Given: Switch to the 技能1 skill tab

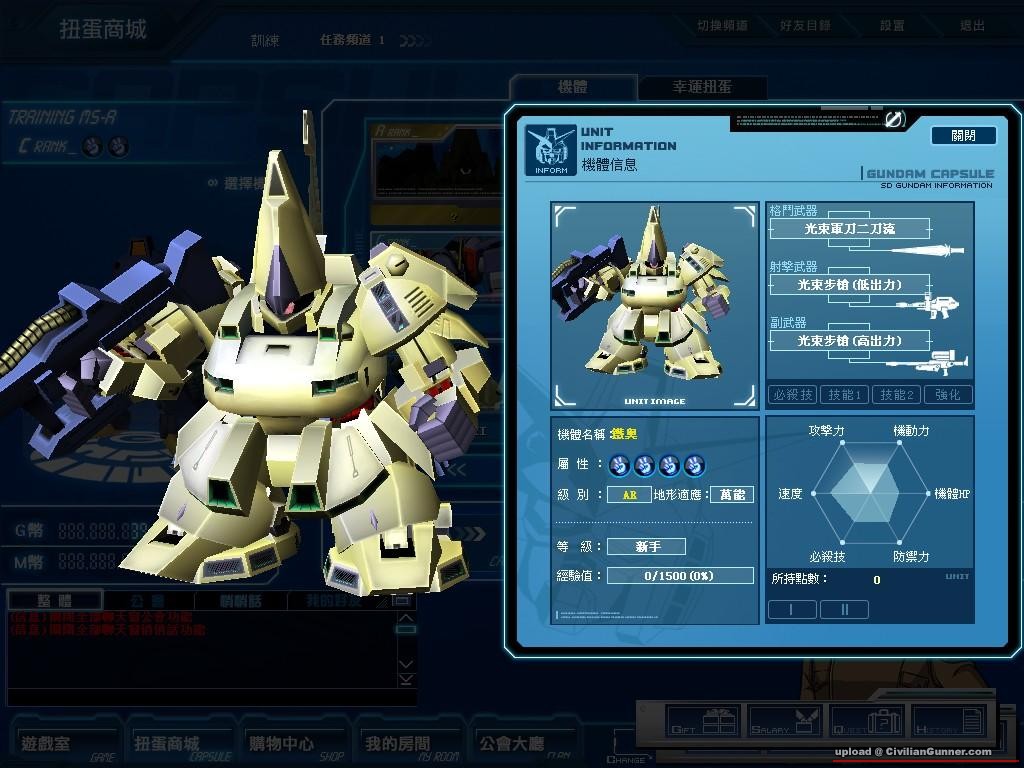Looking at the screenshot, I should [844, 395].
